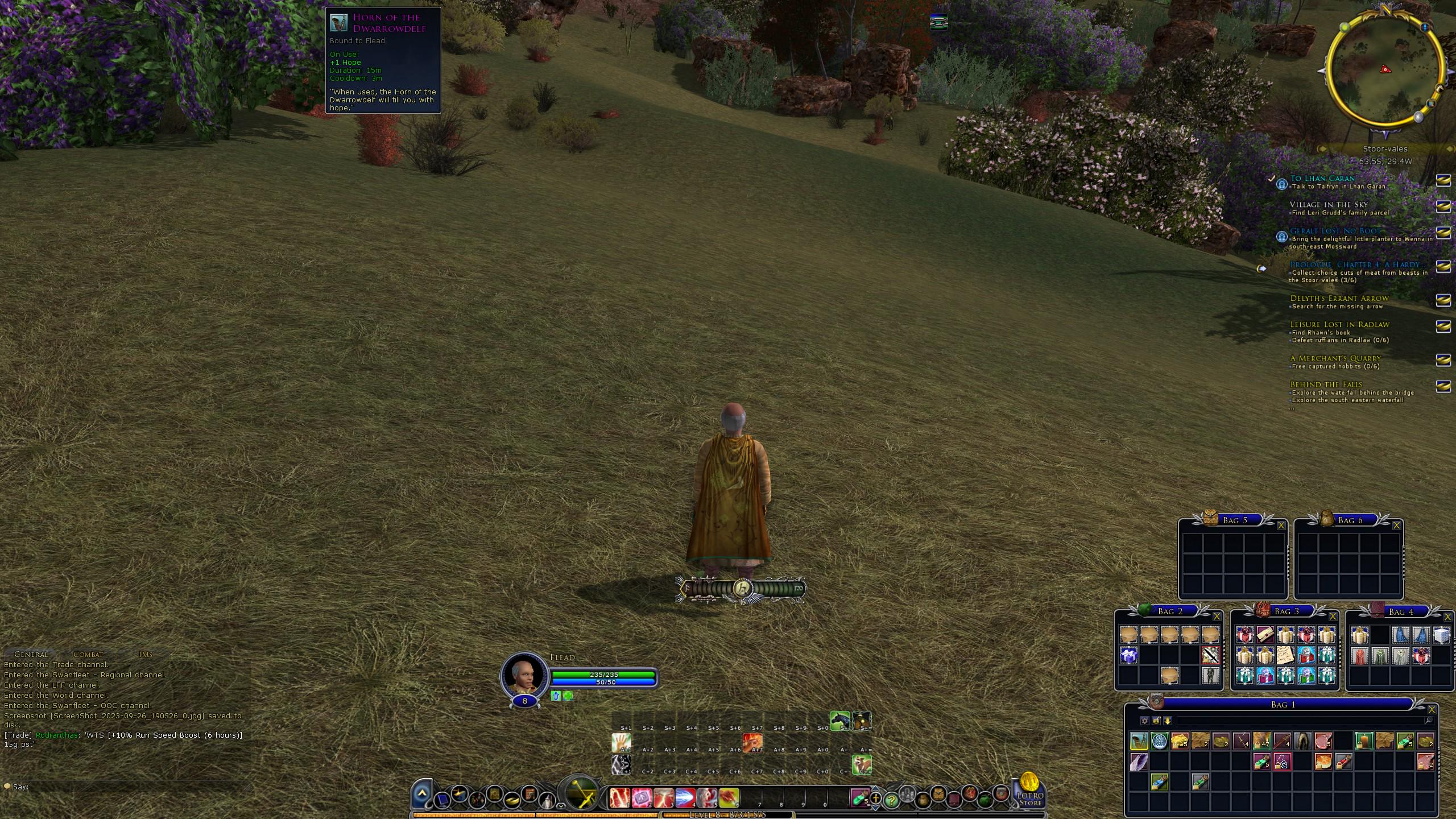1456x819 pixels.
Task: Close Bag 1 inventory panel
Action: click(x=1432, y=710)
